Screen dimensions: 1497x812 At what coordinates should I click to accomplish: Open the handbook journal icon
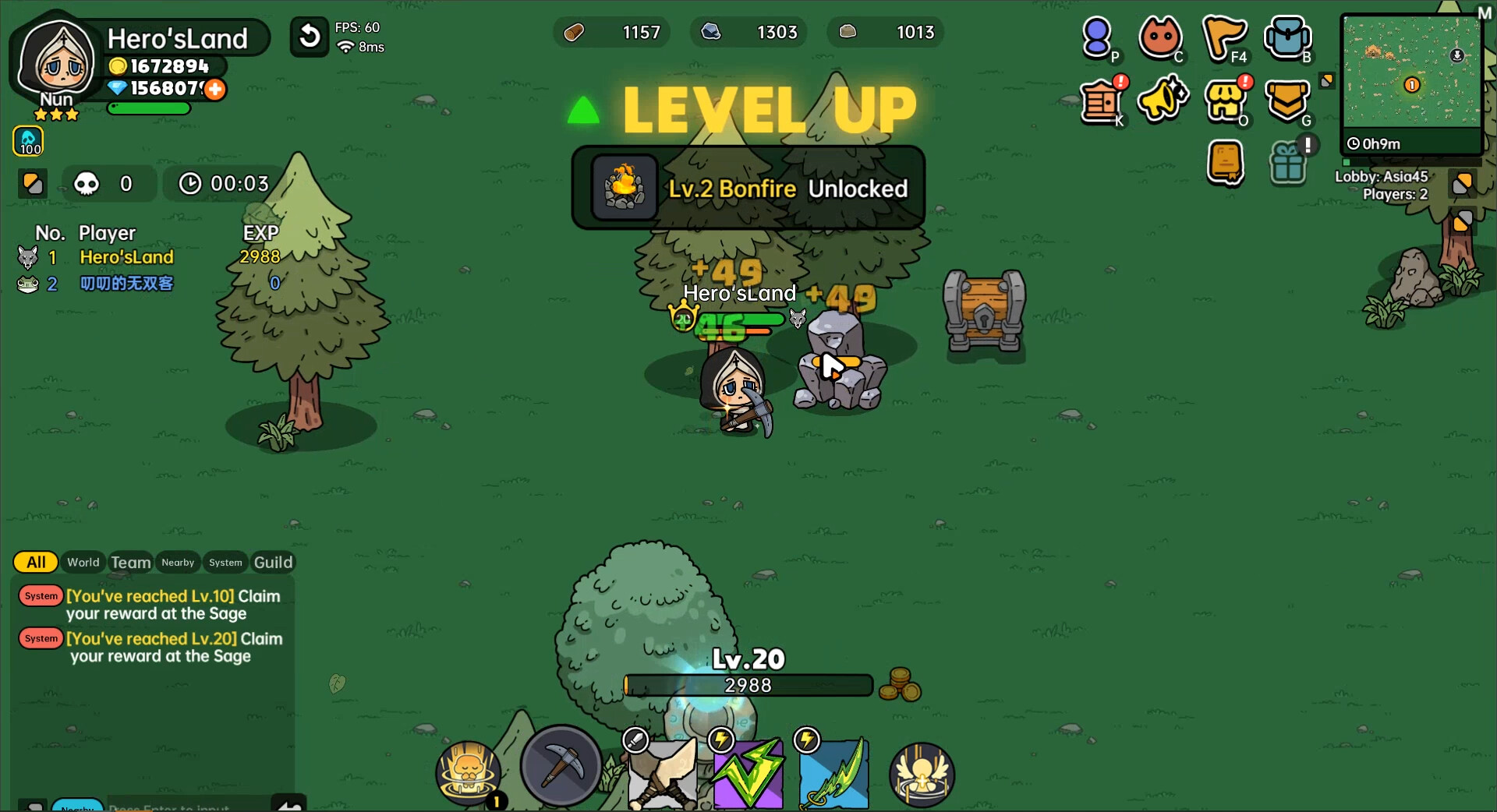pos(1226,162)
